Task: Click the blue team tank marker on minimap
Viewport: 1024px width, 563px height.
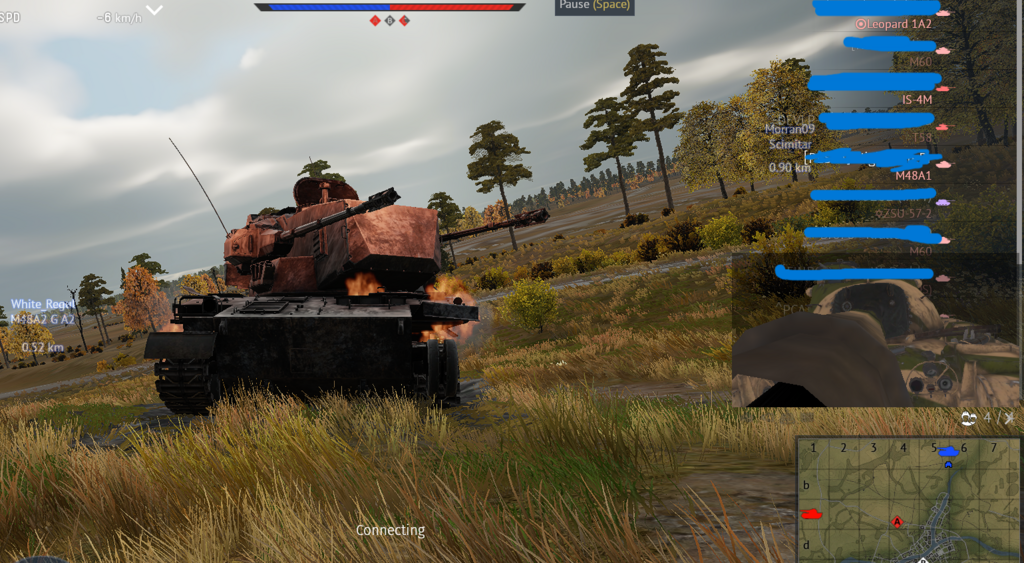Action: 948,452
